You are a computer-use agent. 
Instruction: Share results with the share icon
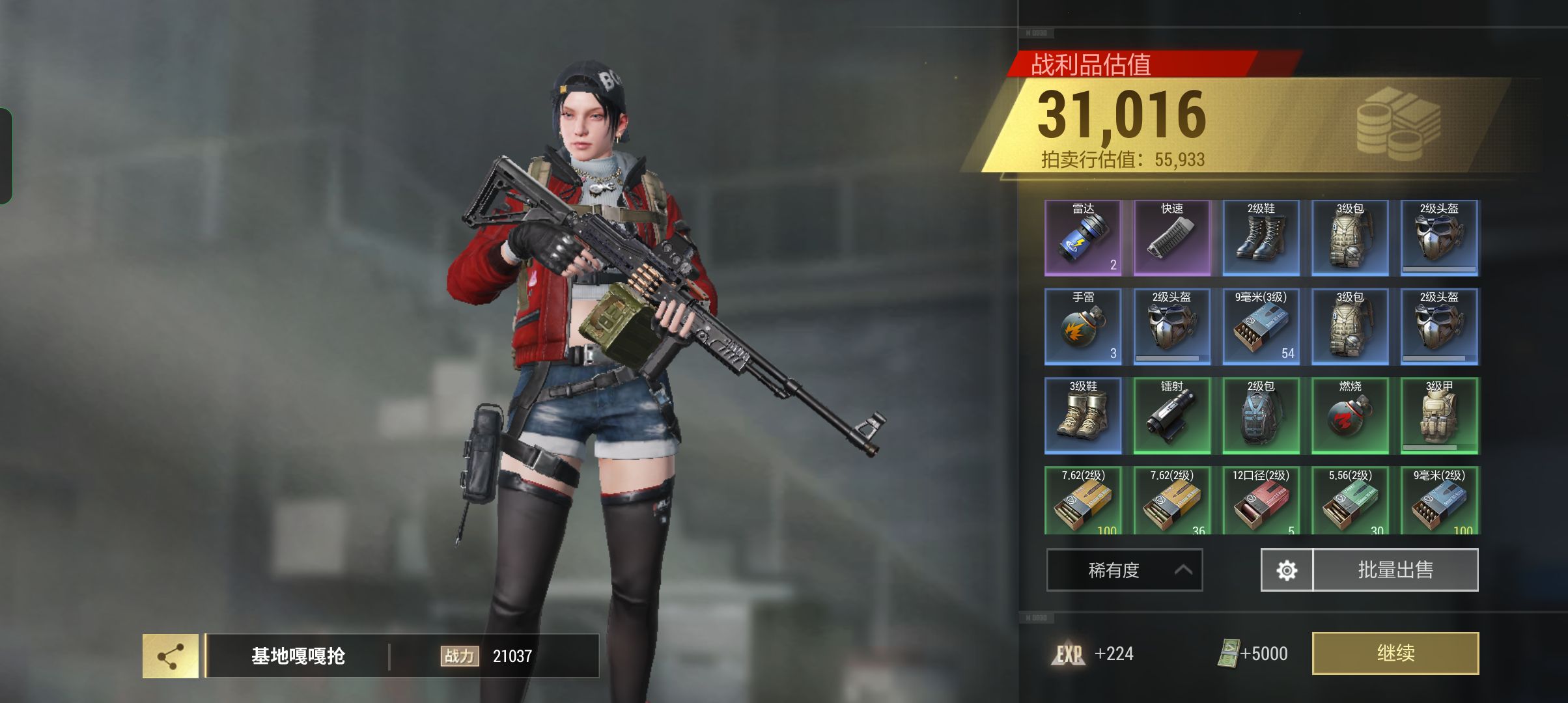coord(171,656)
